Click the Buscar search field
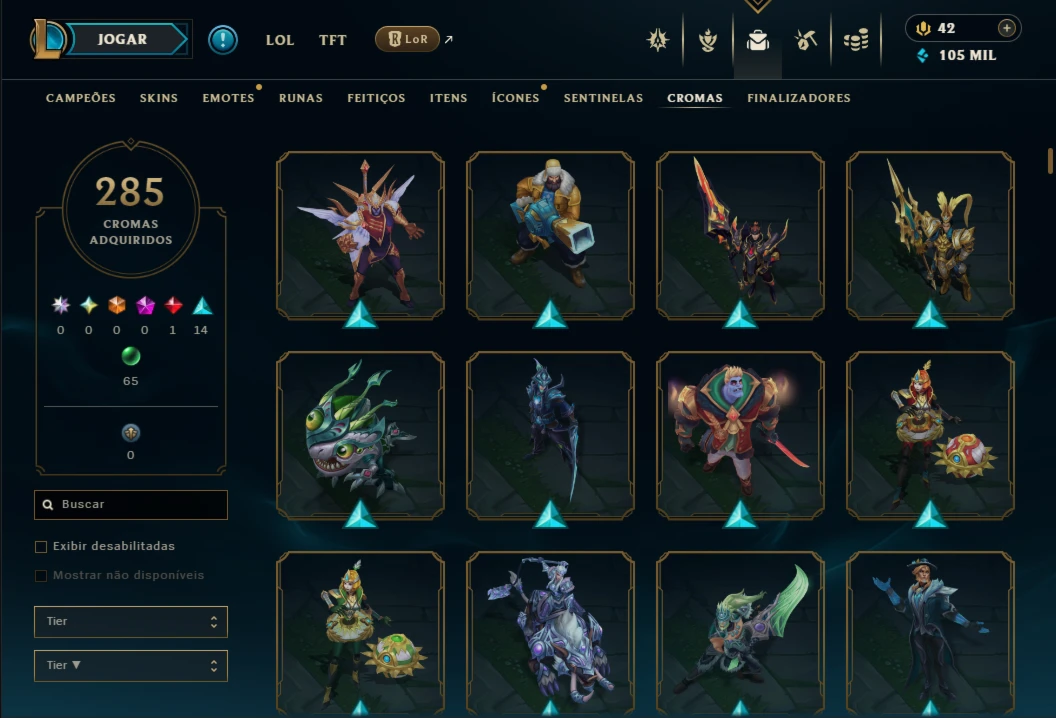The image size is (1056, 718). [x=131, y=505]
